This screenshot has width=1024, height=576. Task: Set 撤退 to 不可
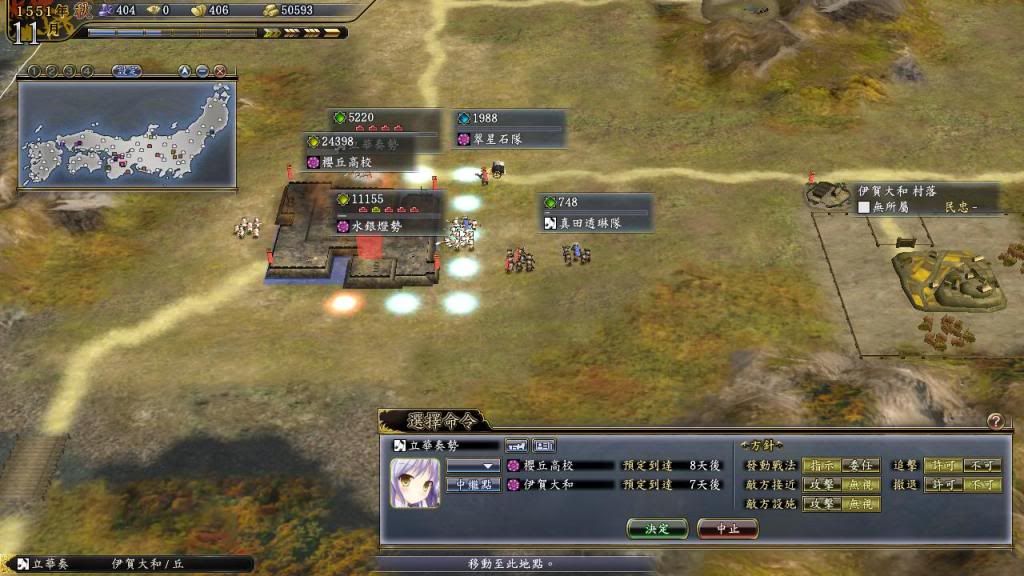pyautogui.click(x=981, y=485)
